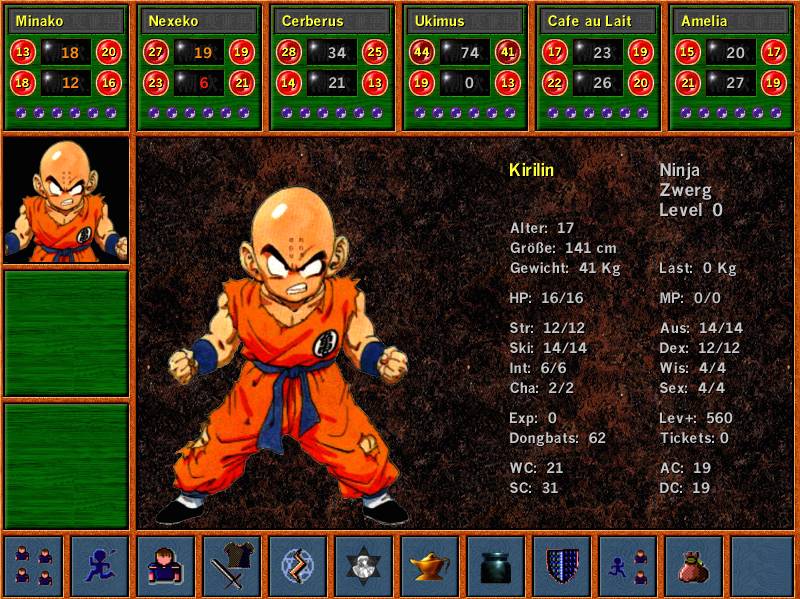Open the hexagram star icon
The height and width of the screenshot is (599, 800).
pyautogui.click(x=363, y=566)
